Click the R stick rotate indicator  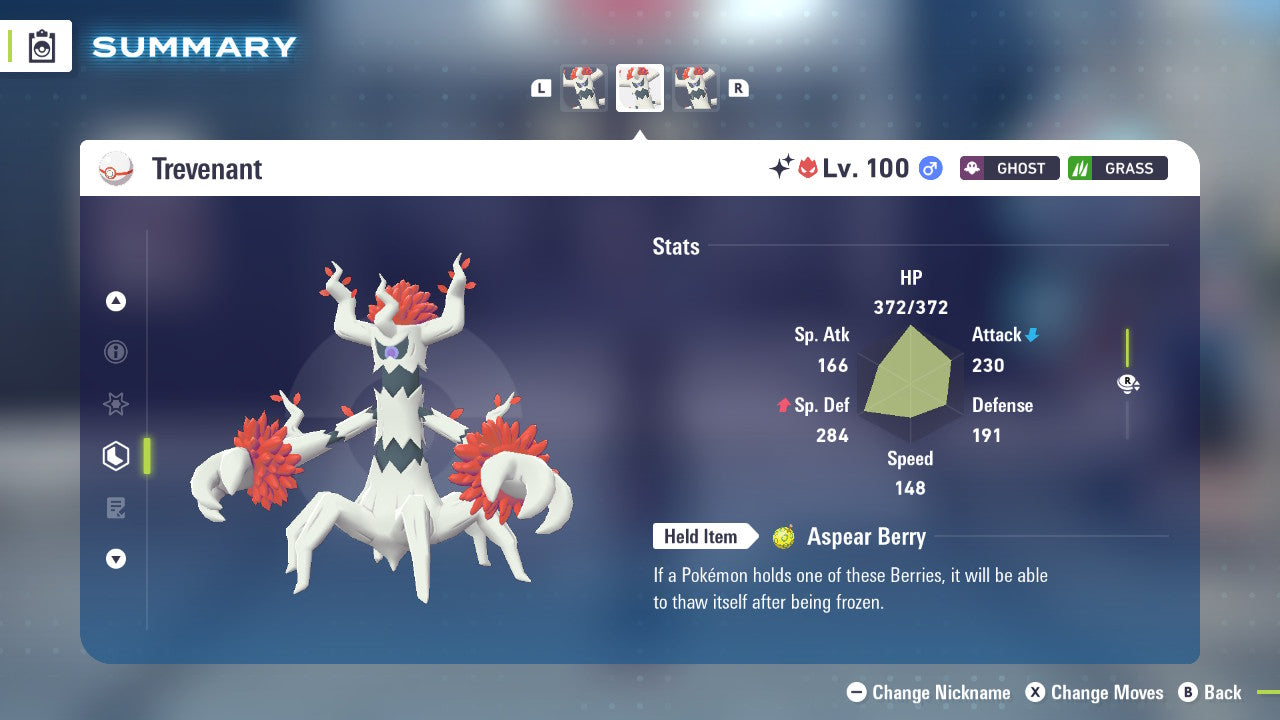tap(1128, 383)
